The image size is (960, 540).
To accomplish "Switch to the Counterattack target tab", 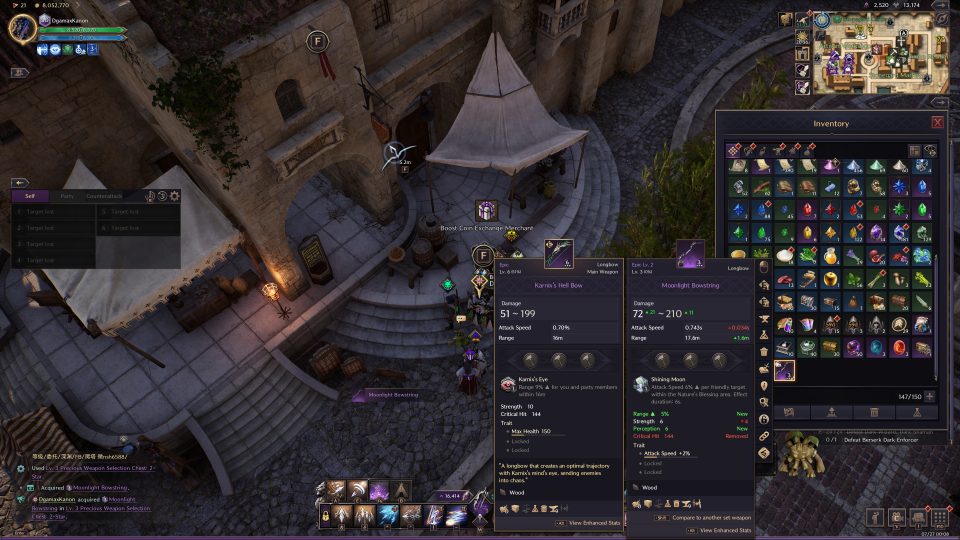I will pos(104,196).
